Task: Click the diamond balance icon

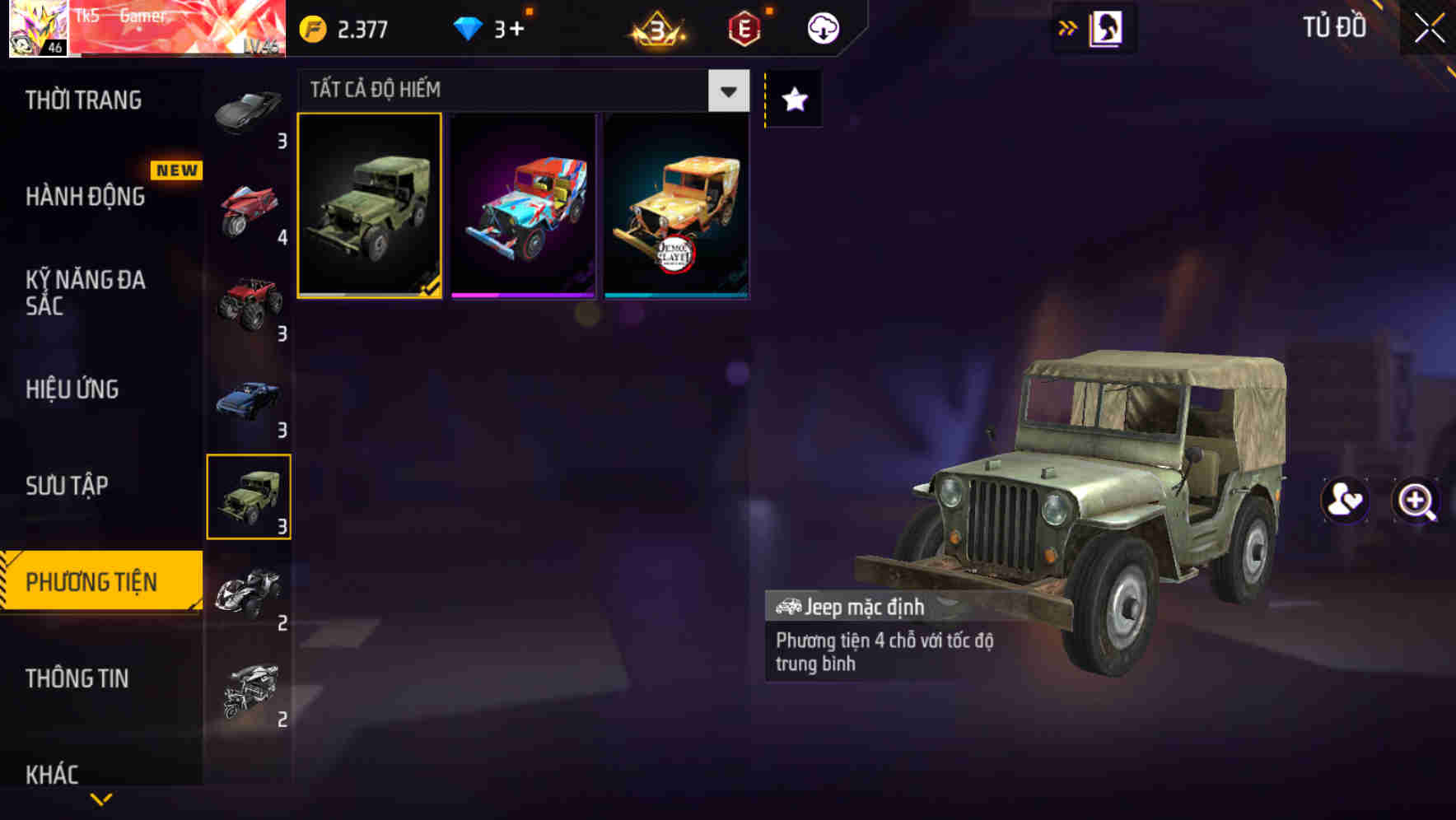Action: tap(469, 26)
